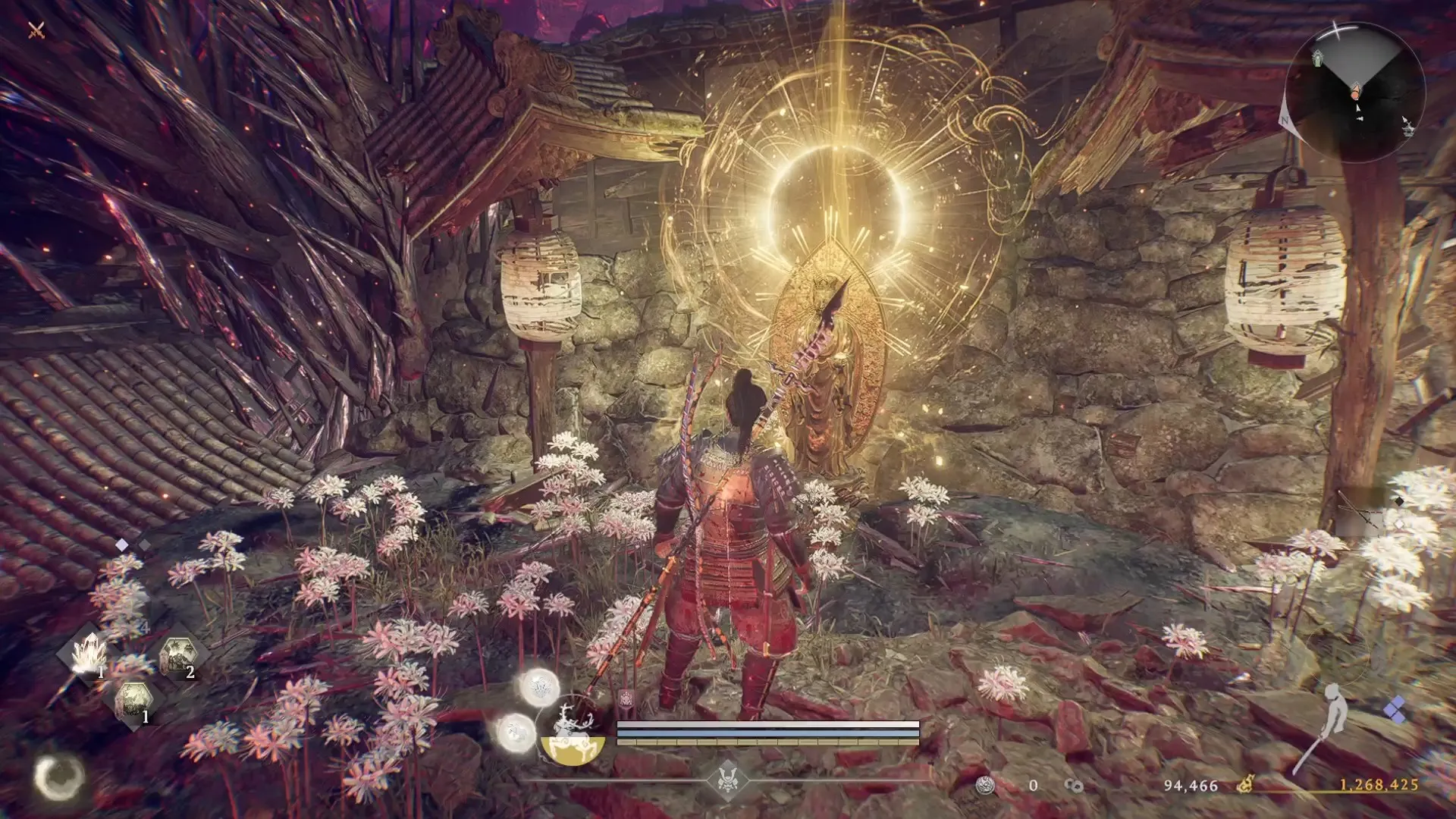Select the white crystal cluster item slot
This screenshot has width=1456, height=819.
click(x=89, y=654)
